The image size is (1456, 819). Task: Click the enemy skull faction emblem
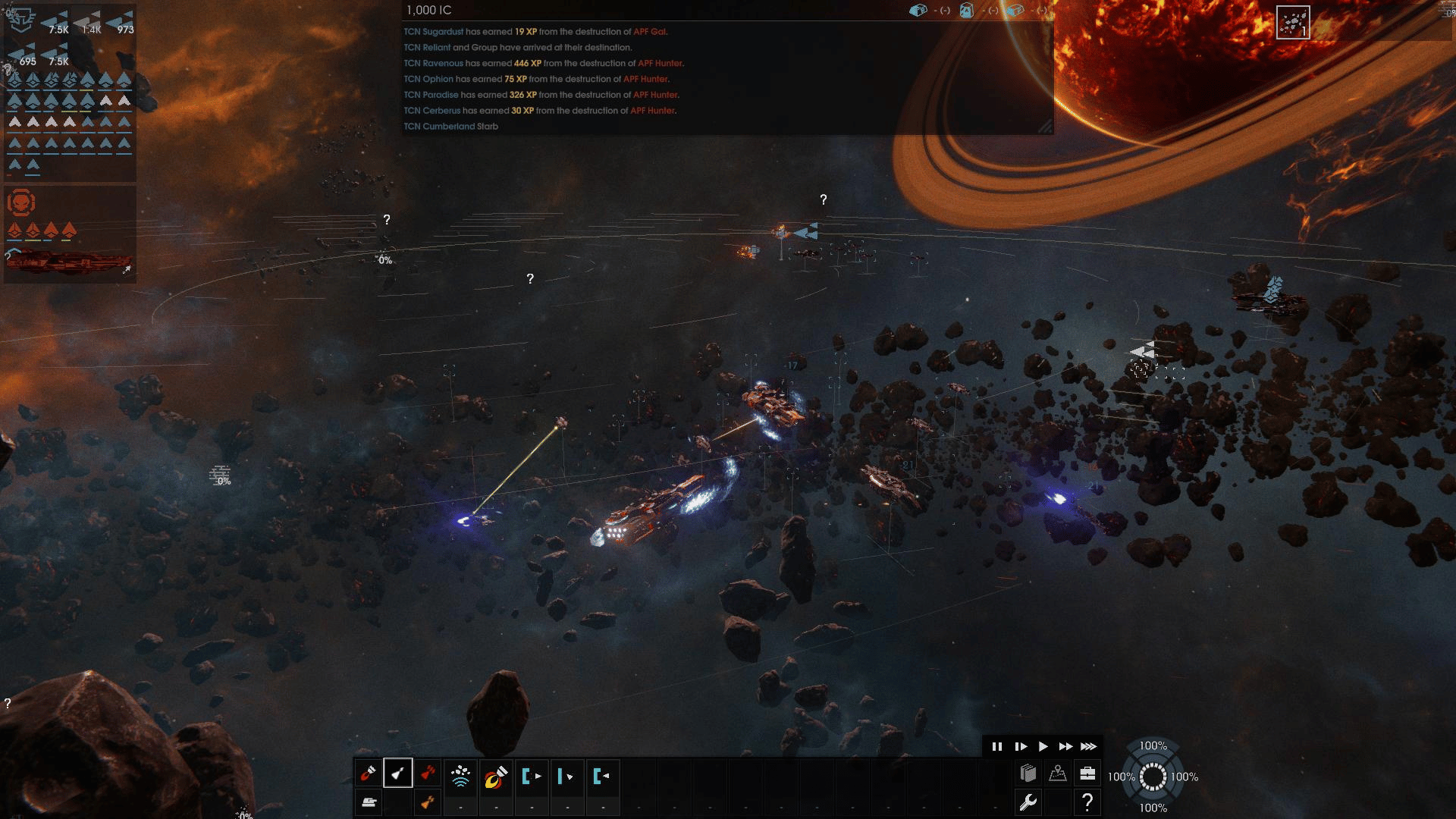[x=21, y=203]
